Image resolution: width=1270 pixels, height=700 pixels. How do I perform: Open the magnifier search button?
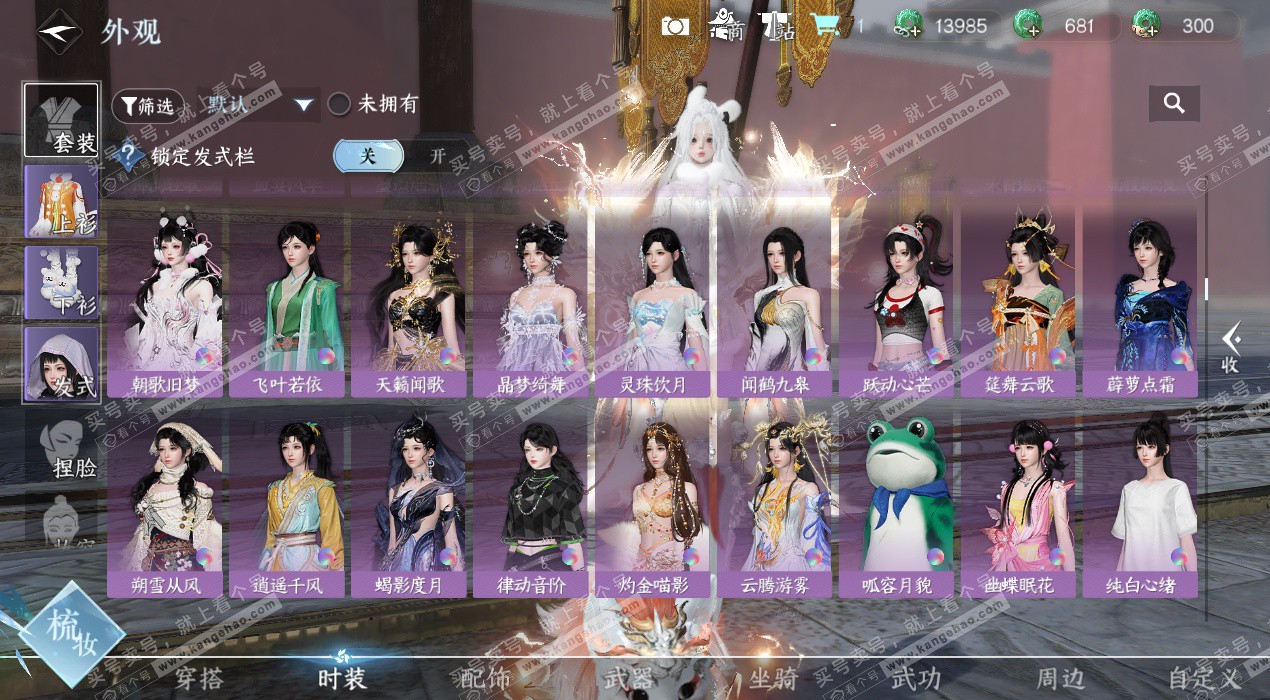pyautogui.click(x=1174, y=103)
